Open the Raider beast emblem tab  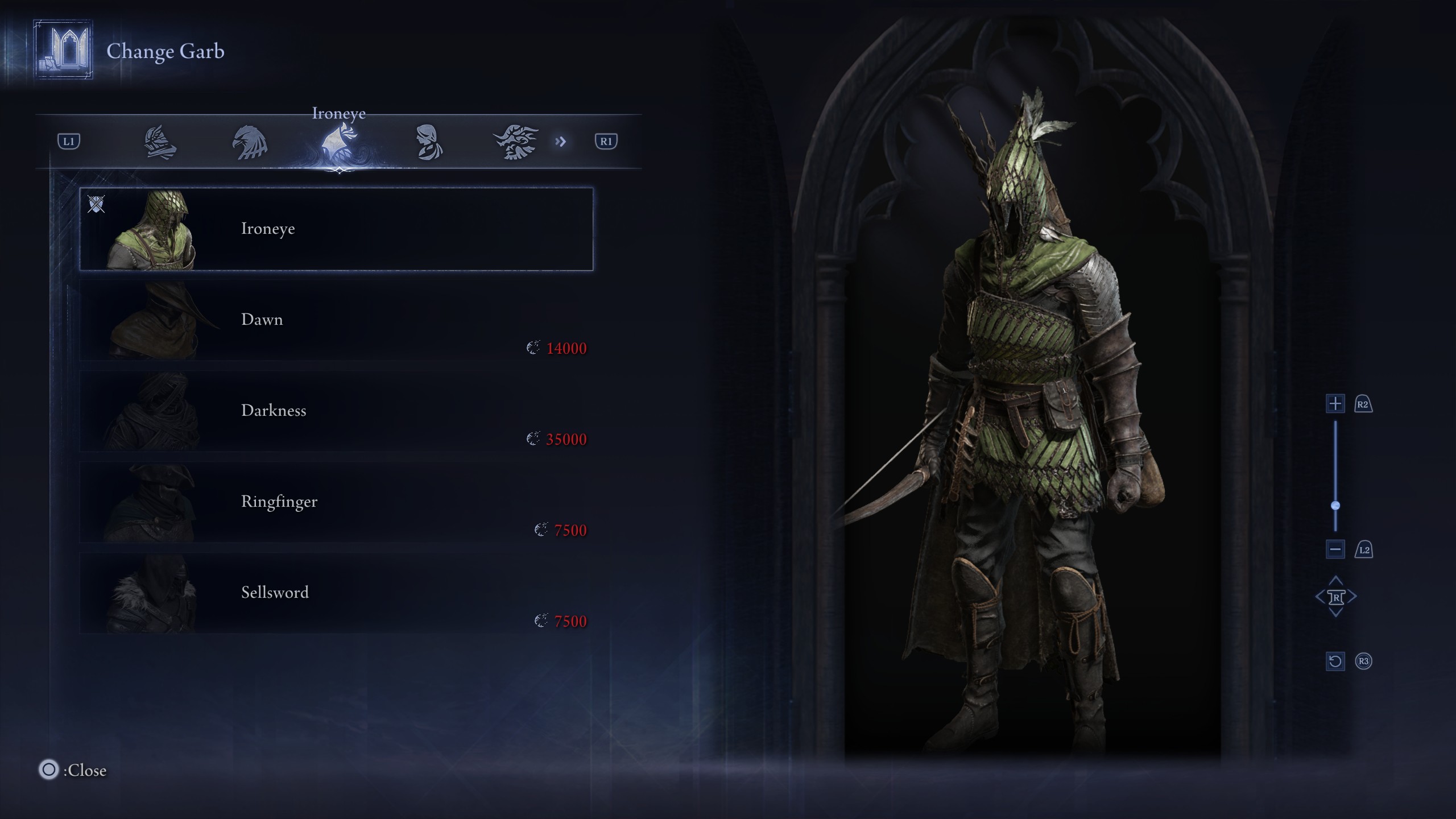pyautogui.click(x=516, y=142)
